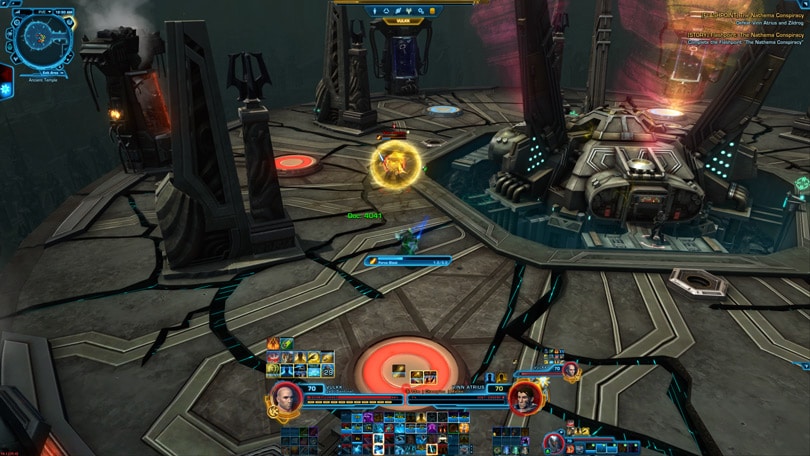Open the yellow cartel coin menu icon
The height and width of the screenshot is (456, 810).
(x=432, y=11)
